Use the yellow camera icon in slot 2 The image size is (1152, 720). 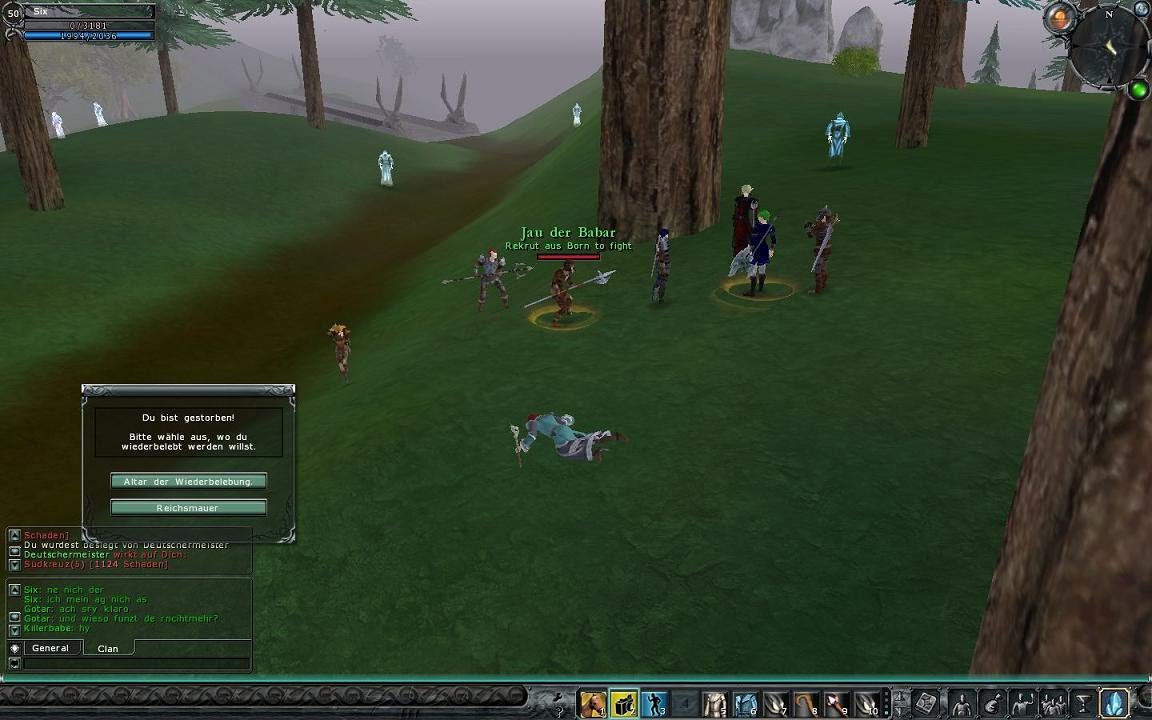[x=624, y=704]
